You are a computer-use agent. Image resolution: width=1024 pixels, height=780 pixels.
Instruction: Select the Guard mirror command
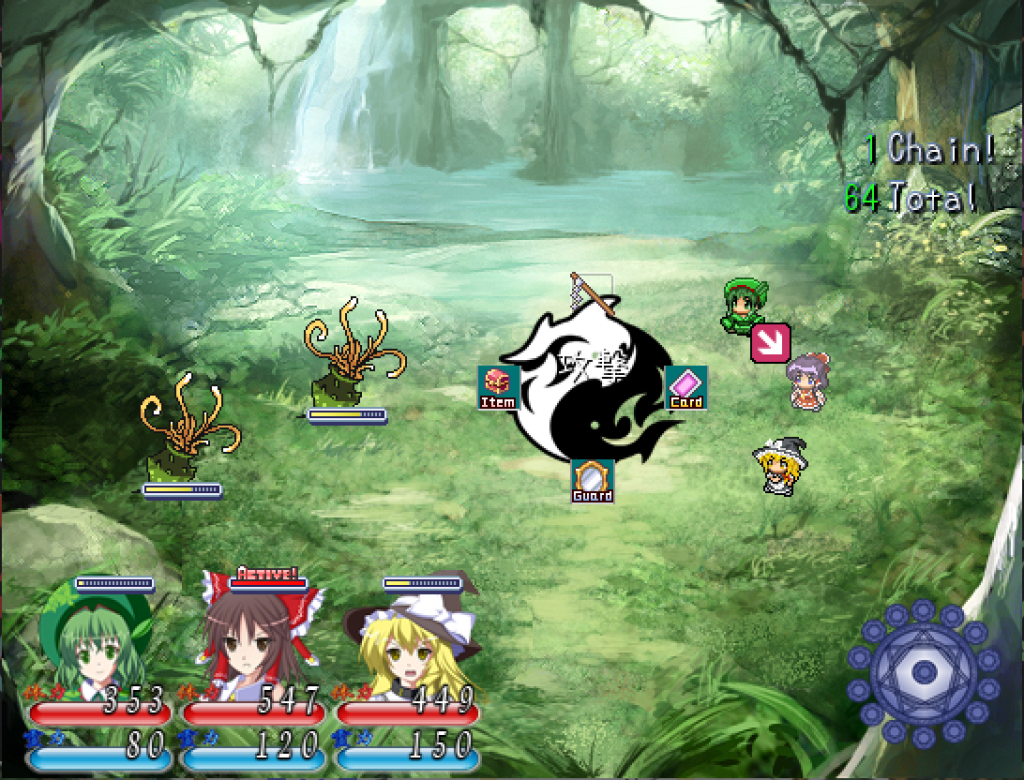pos(592,481)
